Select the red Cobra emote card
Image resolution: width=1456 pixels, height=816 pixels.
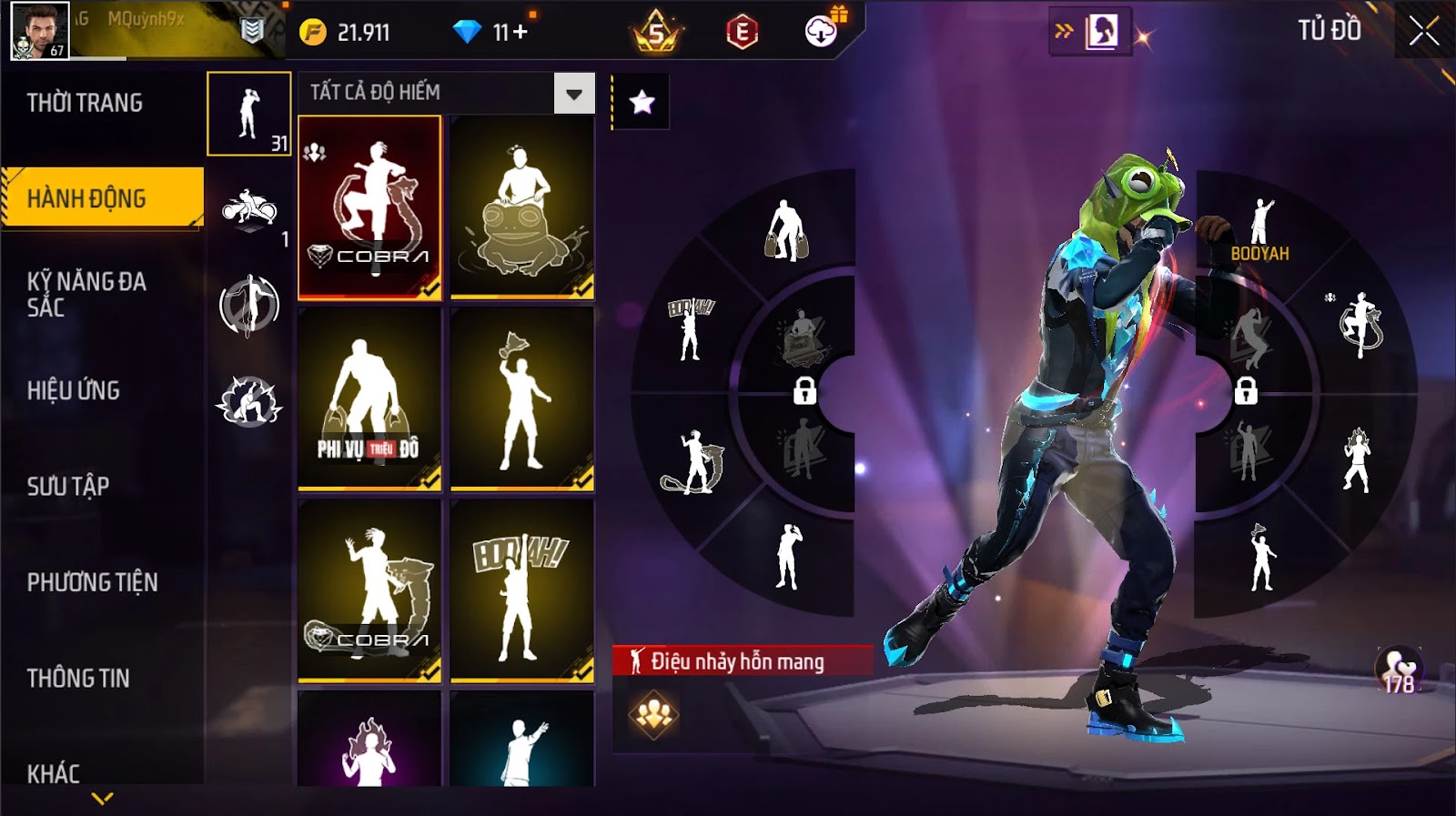(369, 207)
